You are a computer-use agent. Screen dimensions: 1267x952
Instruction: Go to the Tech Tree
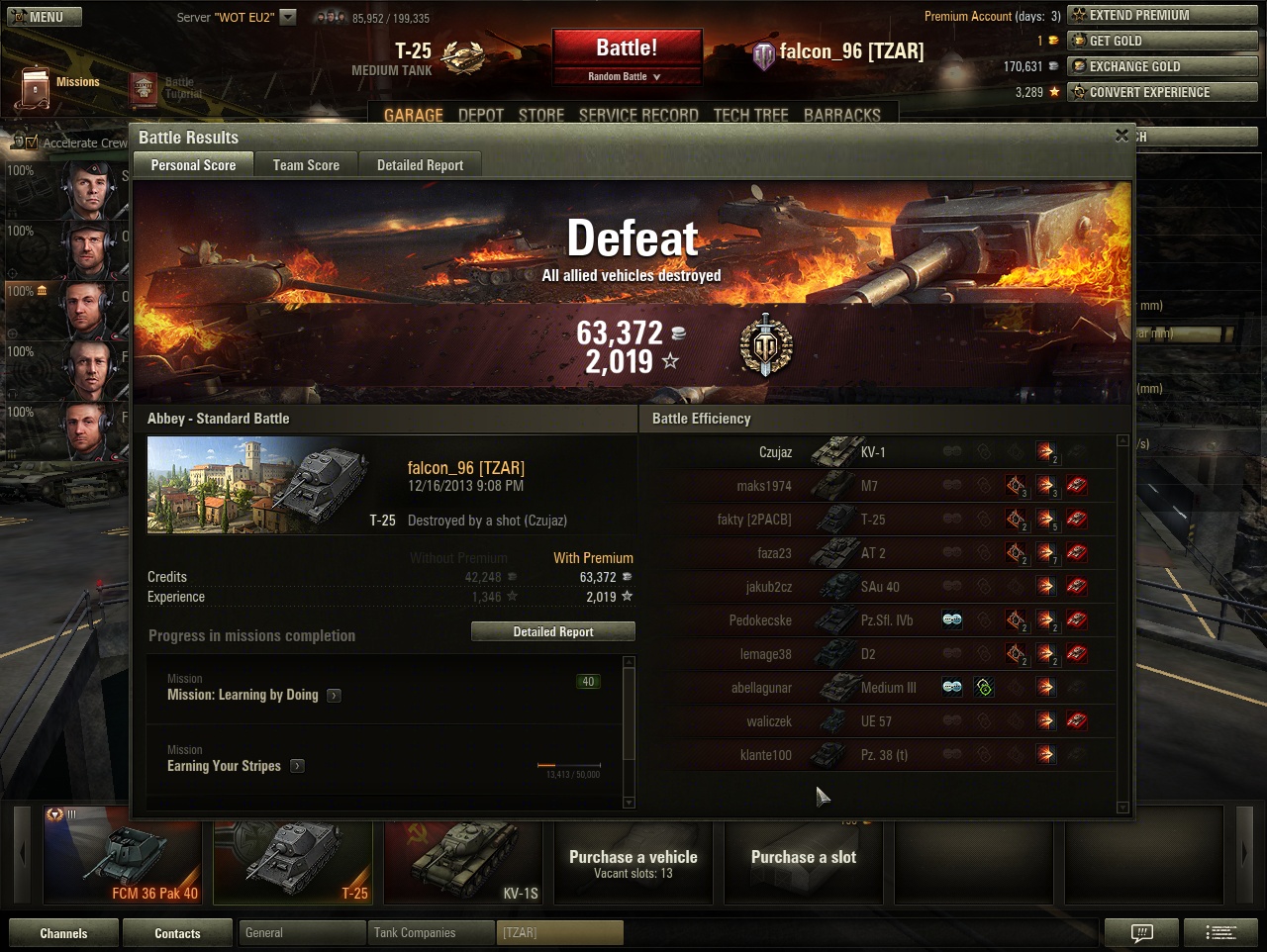pos(750,115)
